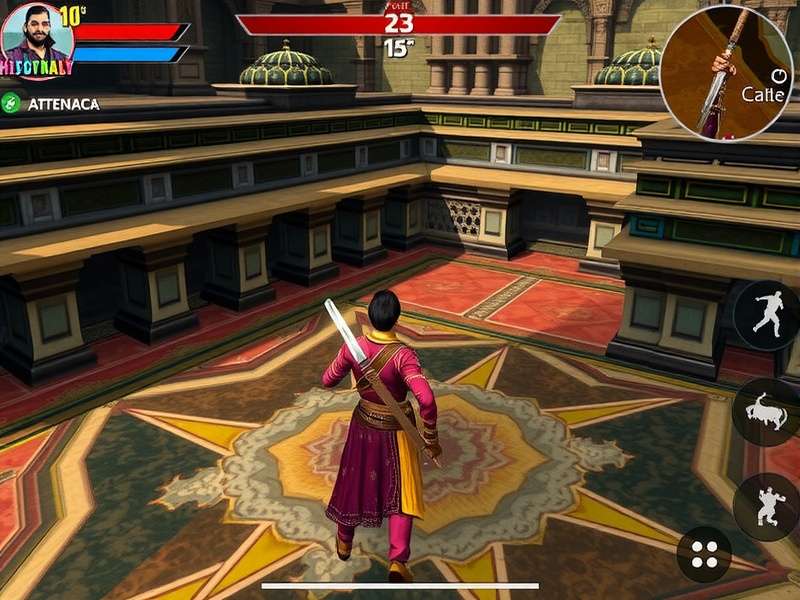The width and height of the screenshot is (800, 600).
Task: Open the circular sword weapon panel
Action: 726,72
